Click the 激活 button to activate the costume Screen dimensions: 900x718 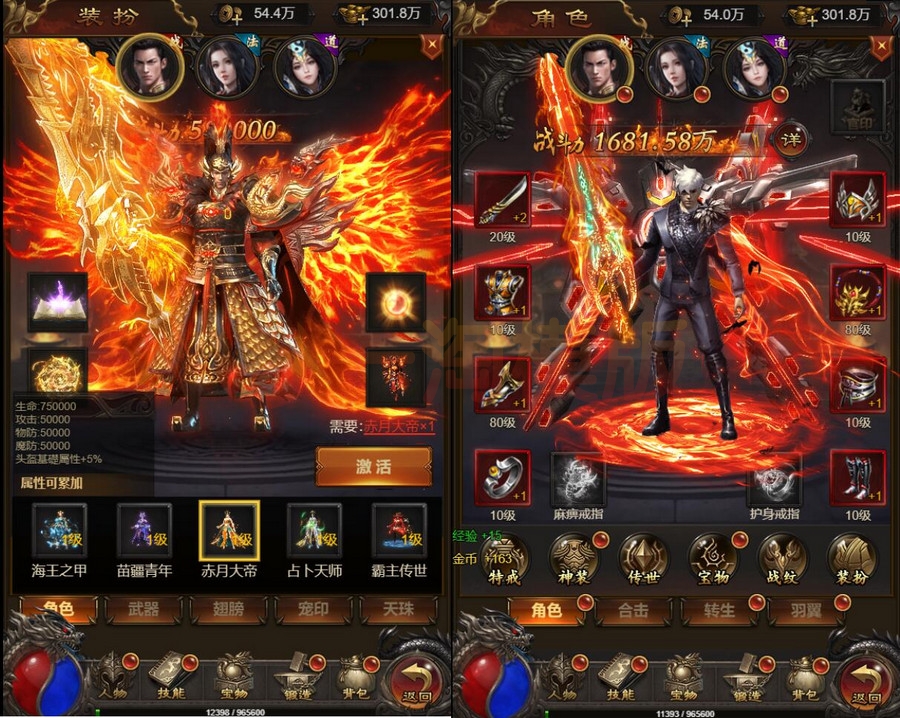click(374, 467)
